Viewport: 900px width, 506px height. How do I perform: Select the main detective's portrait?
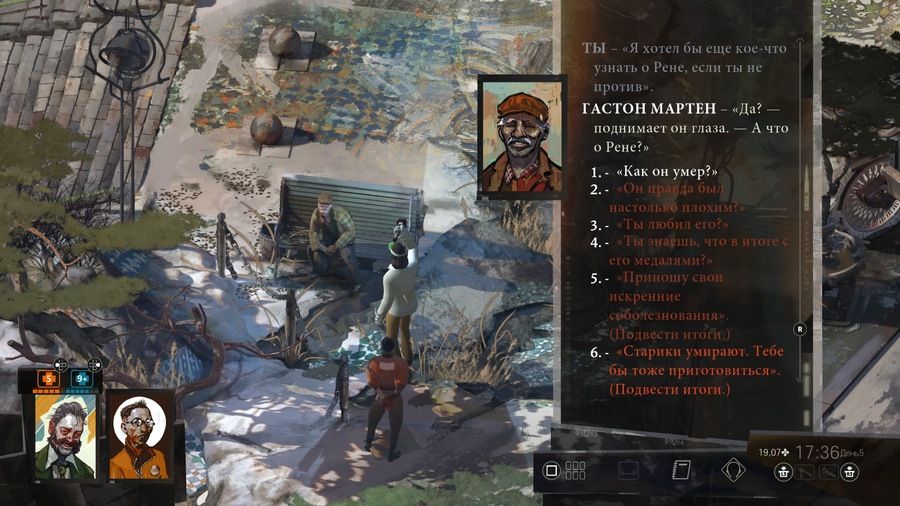[x=66, y=435]
